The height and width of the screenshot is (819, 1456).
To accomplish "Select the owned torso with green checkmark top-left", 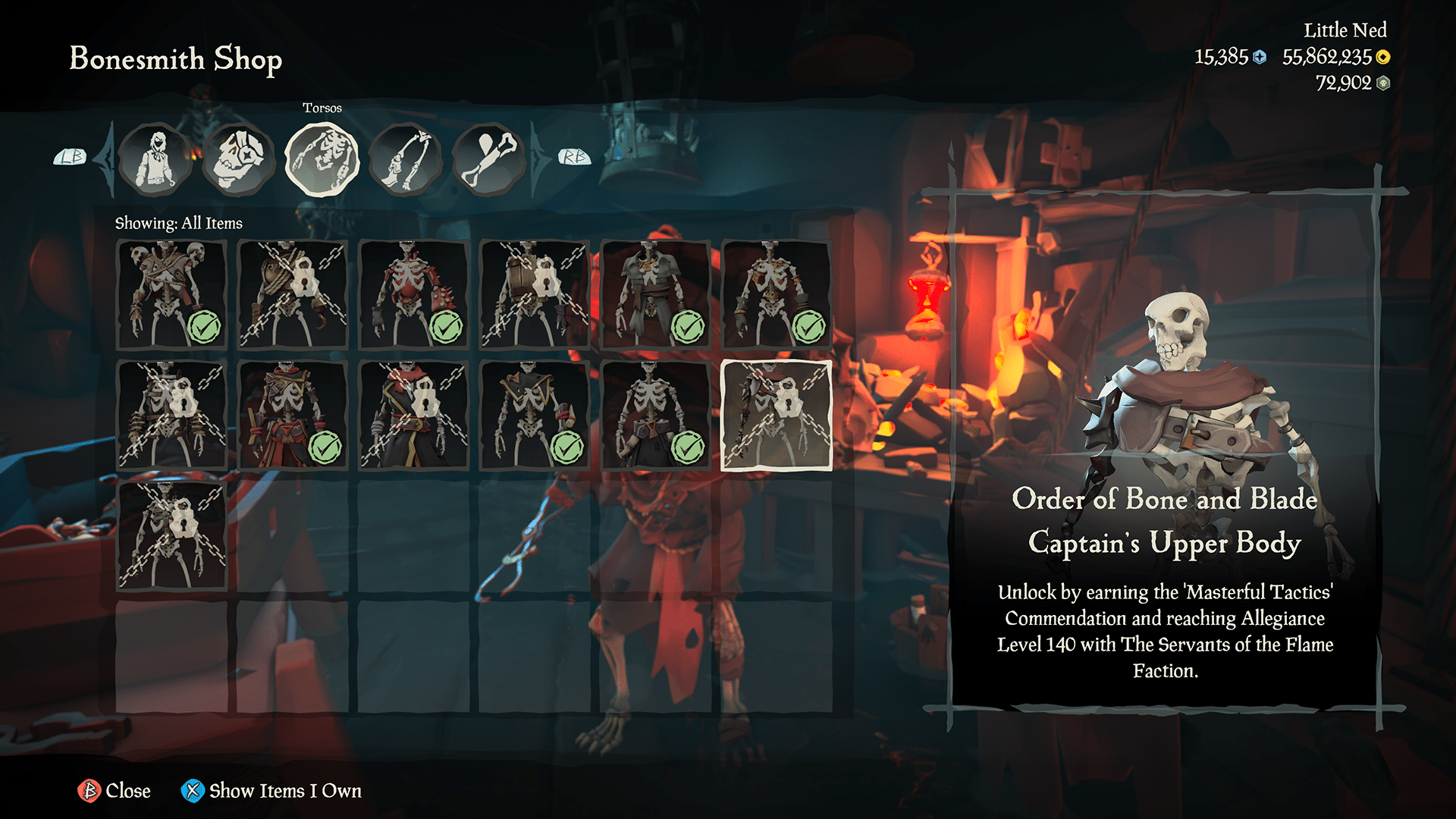I will pos(171,294).
